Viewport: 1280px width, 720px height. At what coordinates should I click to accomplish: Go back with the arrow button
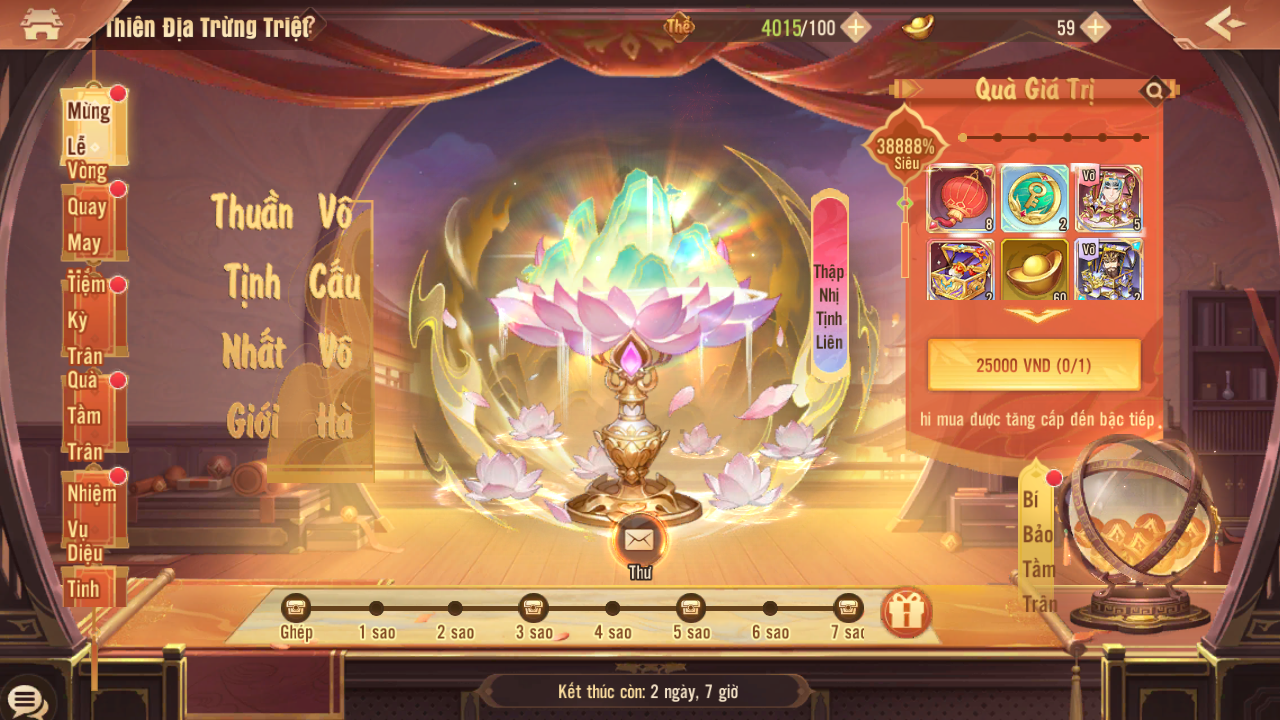(1225, 24)
